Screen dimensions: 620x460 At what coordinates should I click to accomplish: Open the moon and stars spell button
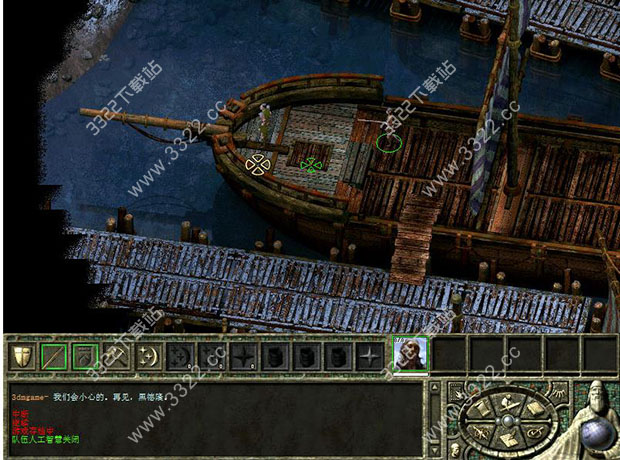[x=148, y=356]
